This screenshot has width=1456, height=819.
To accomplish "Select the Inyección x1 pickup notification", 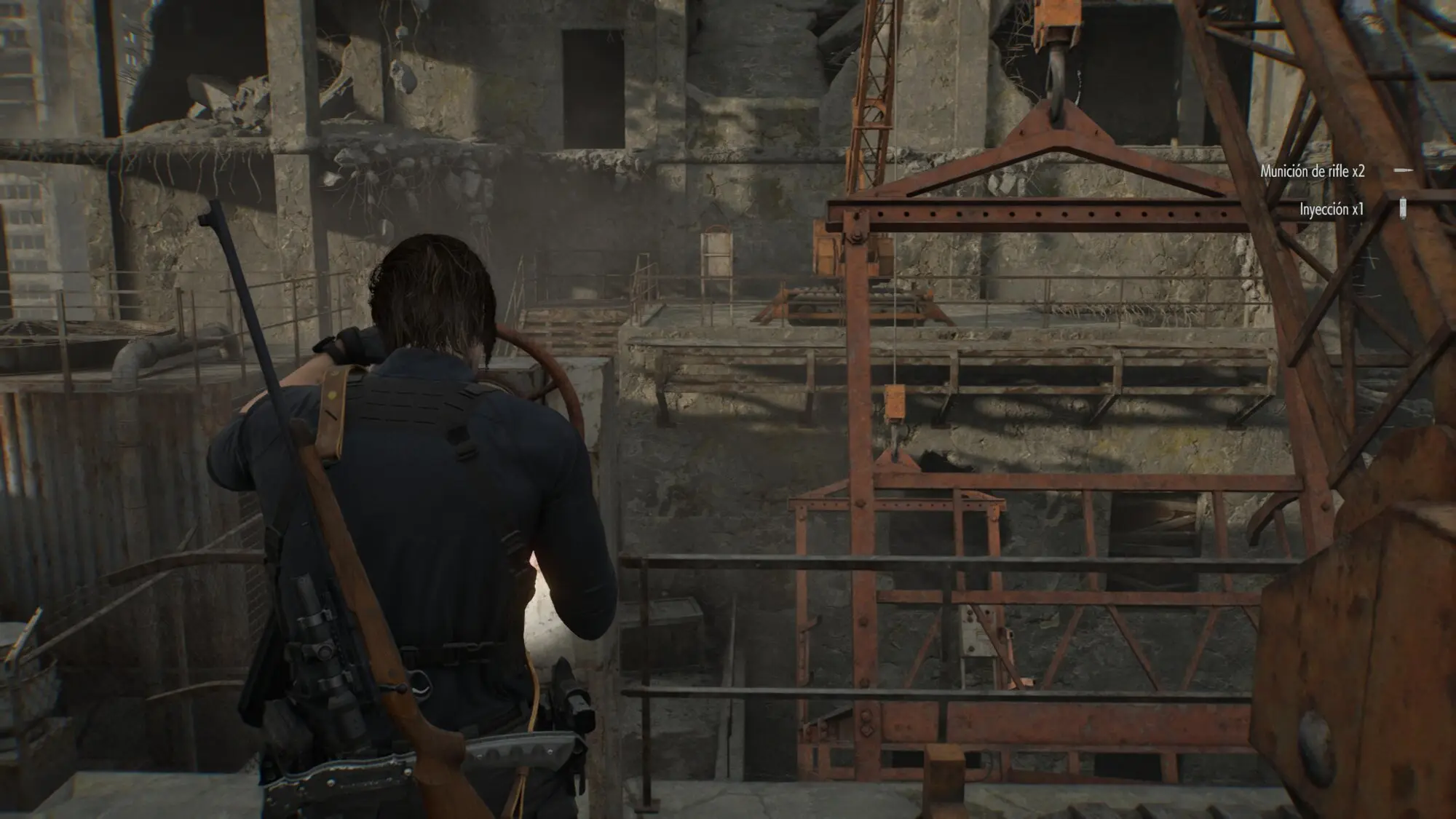I will click(1332, 210).
